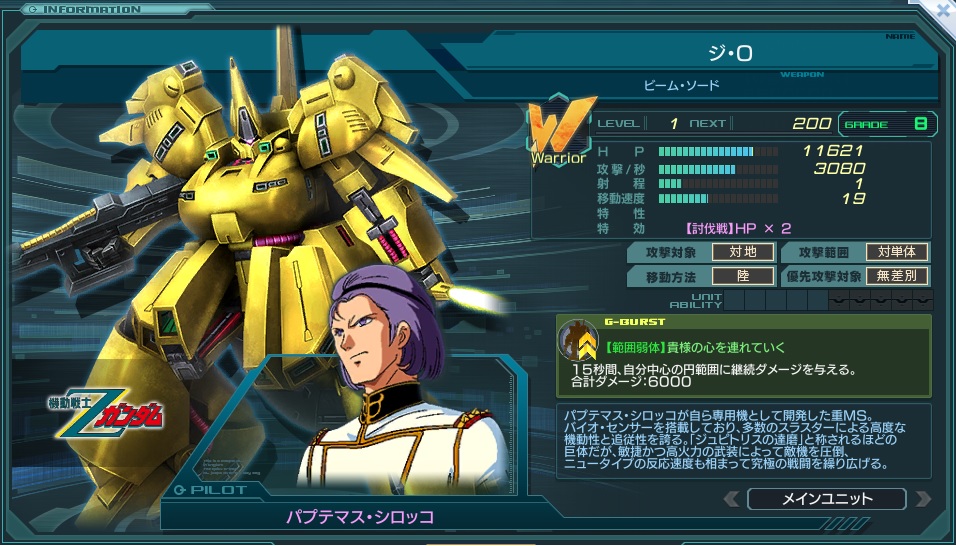Click the G-Burst skill icon
Screen dimensions: 956x546
coord(577,341)
